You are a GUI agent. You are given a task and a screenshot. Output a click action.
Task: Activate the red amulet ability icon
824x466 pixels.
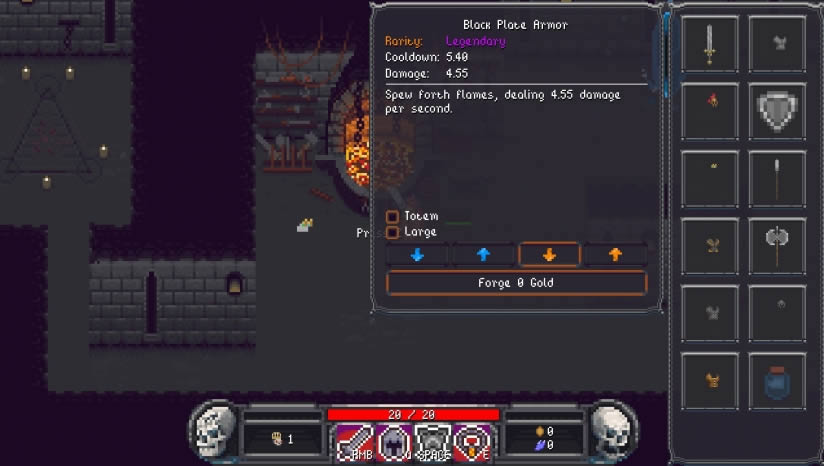click(472, 443)
